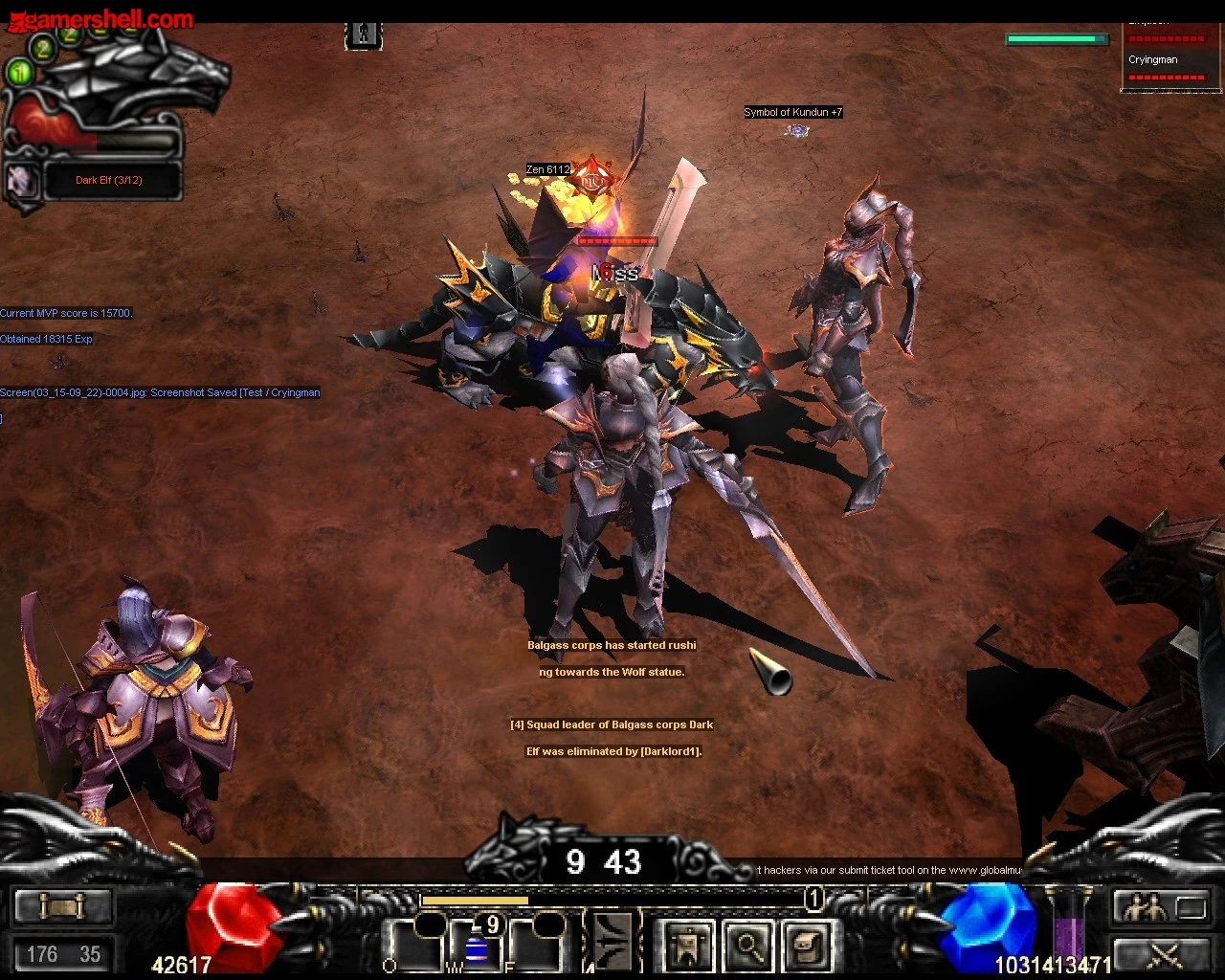Open the quest scroll icon
Viewport: 1225px width, 980px height.
[63, 905]
